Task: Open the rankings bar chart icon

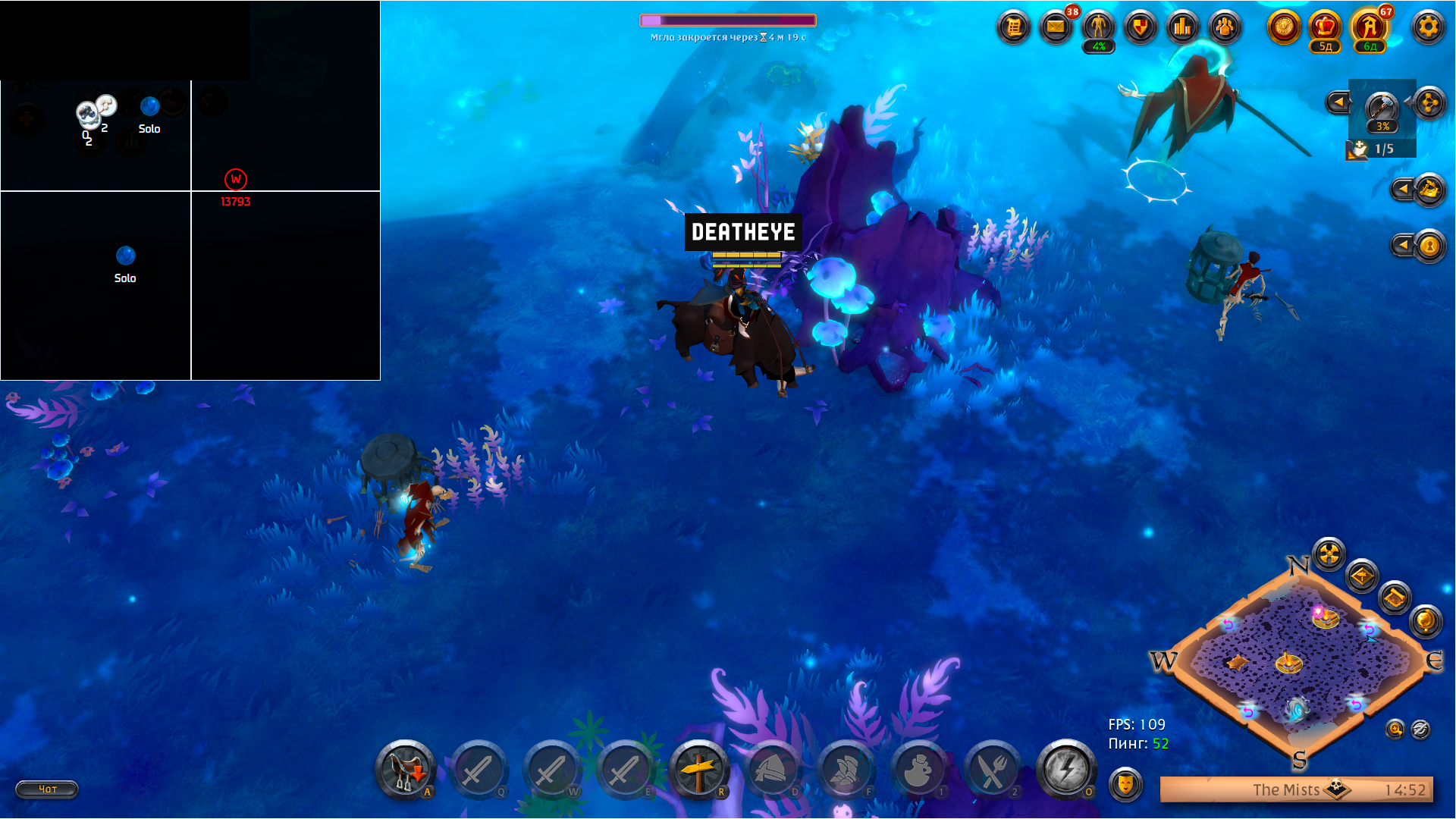Action: coord(1182,28)
